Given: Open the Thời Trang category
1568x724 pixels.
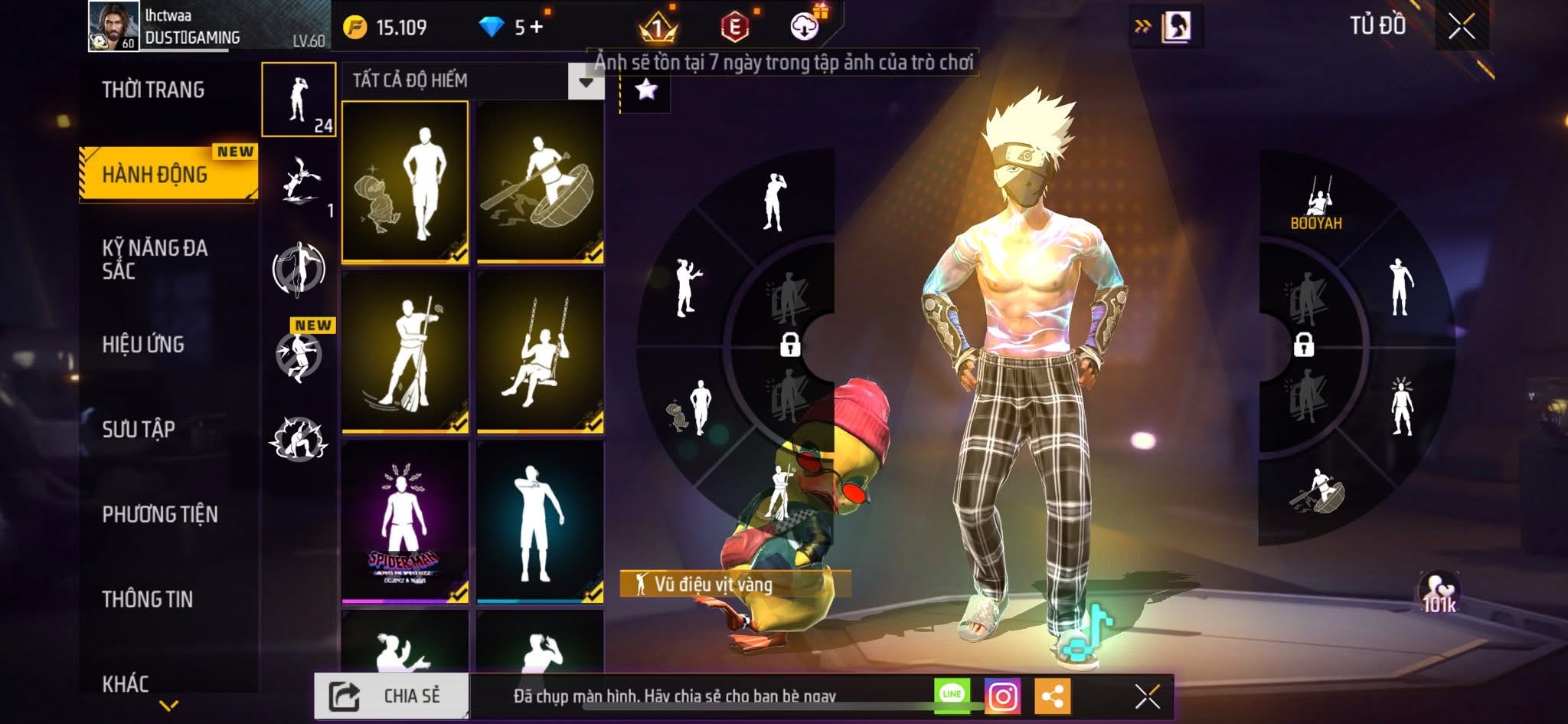Looking at the screenshot, I should point(153,90).
